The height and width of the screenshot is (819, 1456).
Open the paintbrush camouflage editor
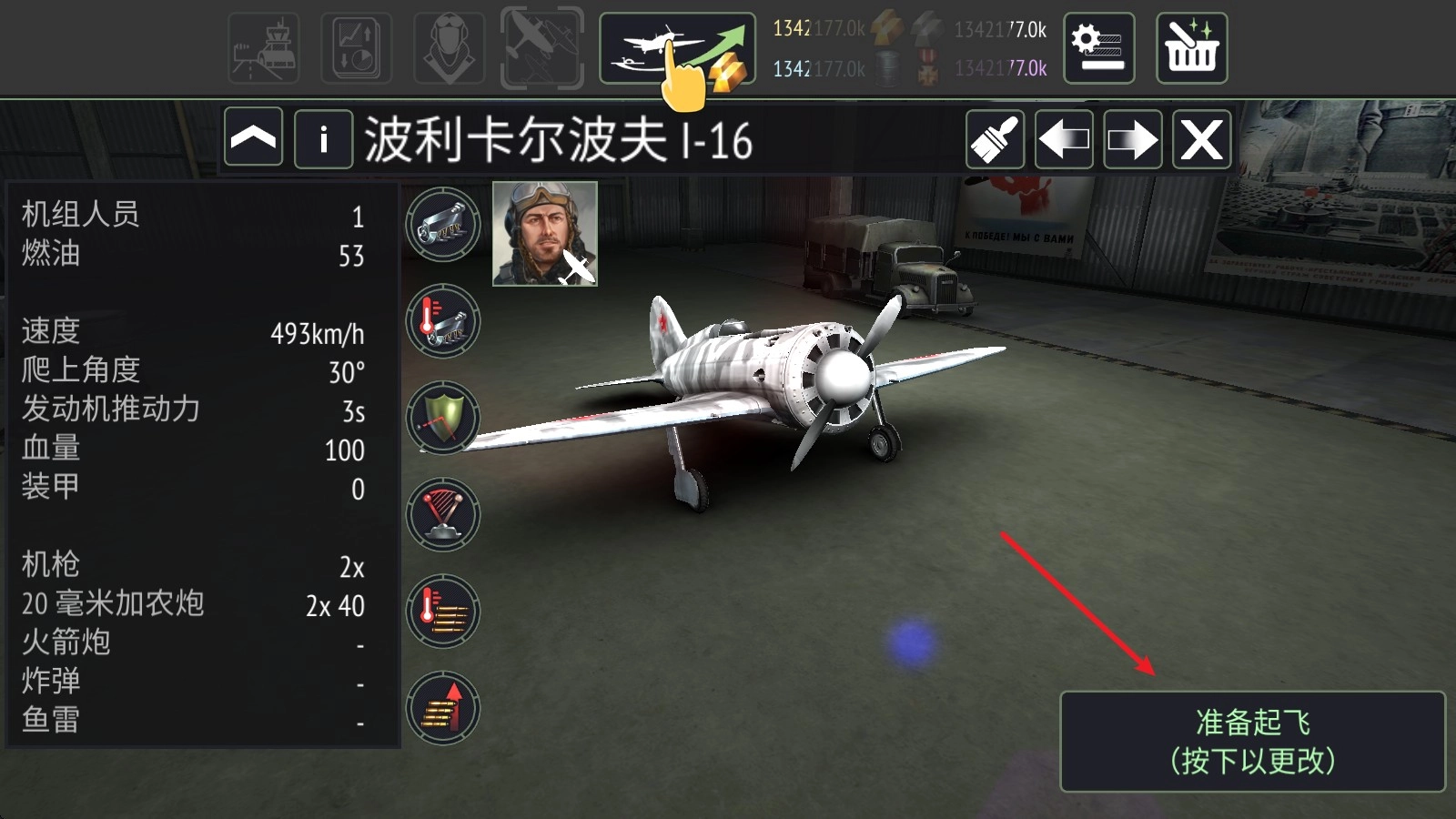995,139
